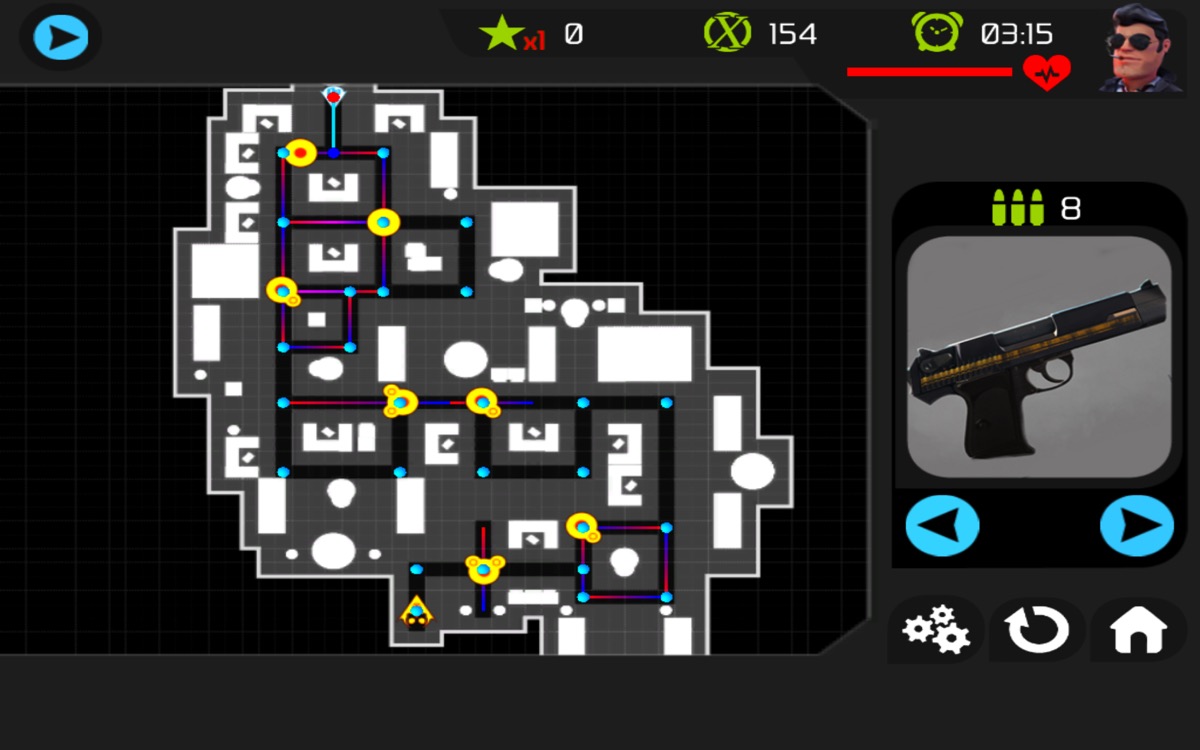The height and width of the screenshot is (750, 1200).
Task: Select the red-centered enemy marker on the map
Action: point(300,153)
